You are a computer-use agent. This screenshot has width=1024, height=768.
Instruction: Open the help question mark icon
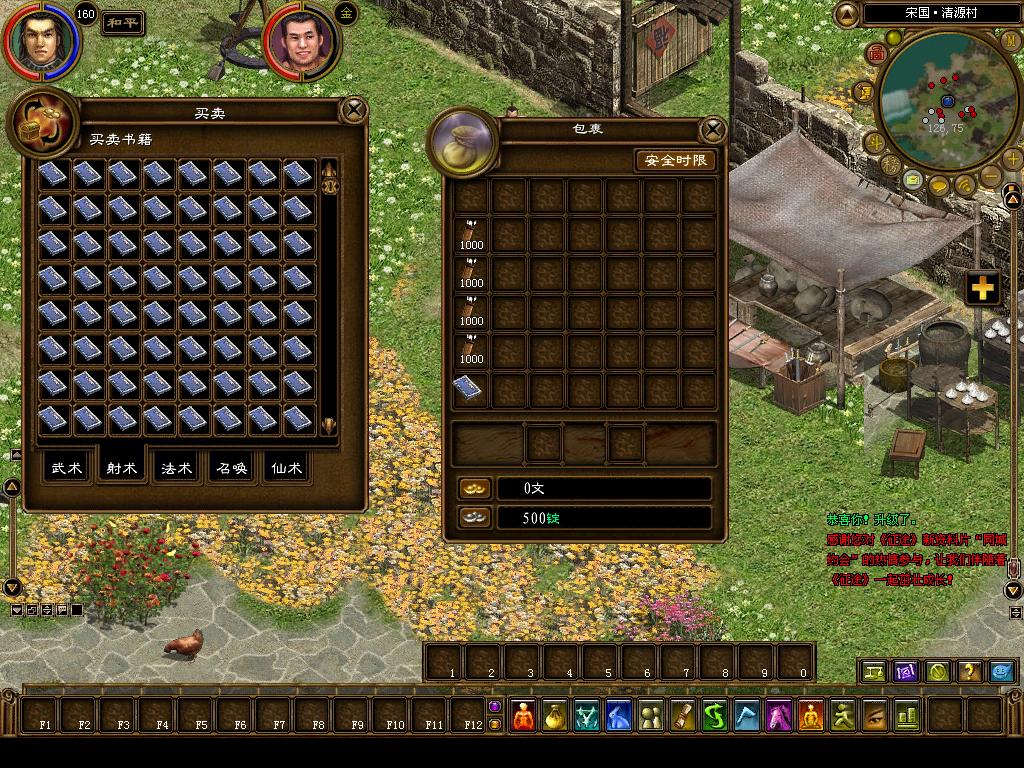click(x=967, y=671)
